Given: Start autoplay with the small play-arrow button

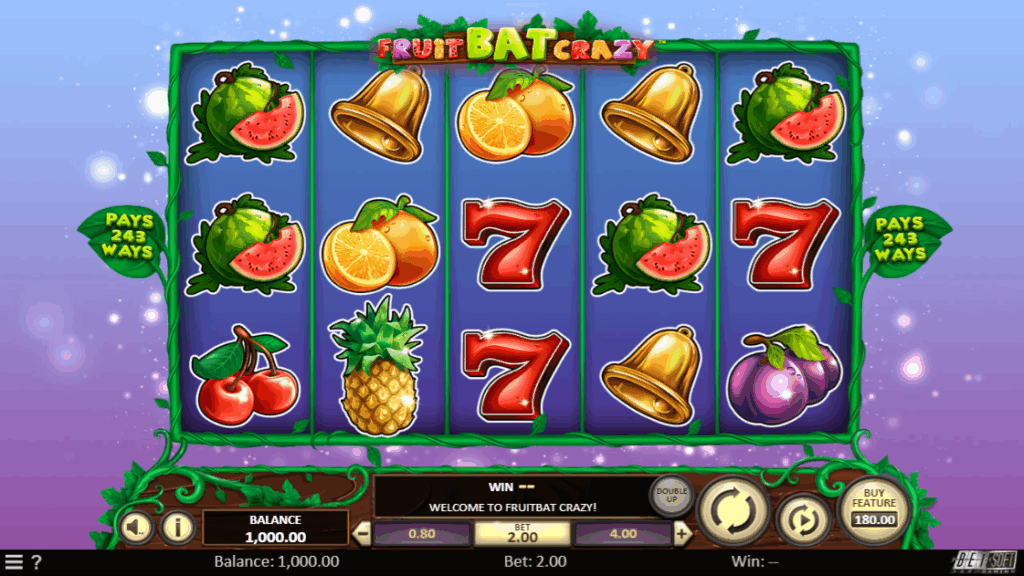Looking at the screenshot, I should pyautogui.click(x=804, y=518).
